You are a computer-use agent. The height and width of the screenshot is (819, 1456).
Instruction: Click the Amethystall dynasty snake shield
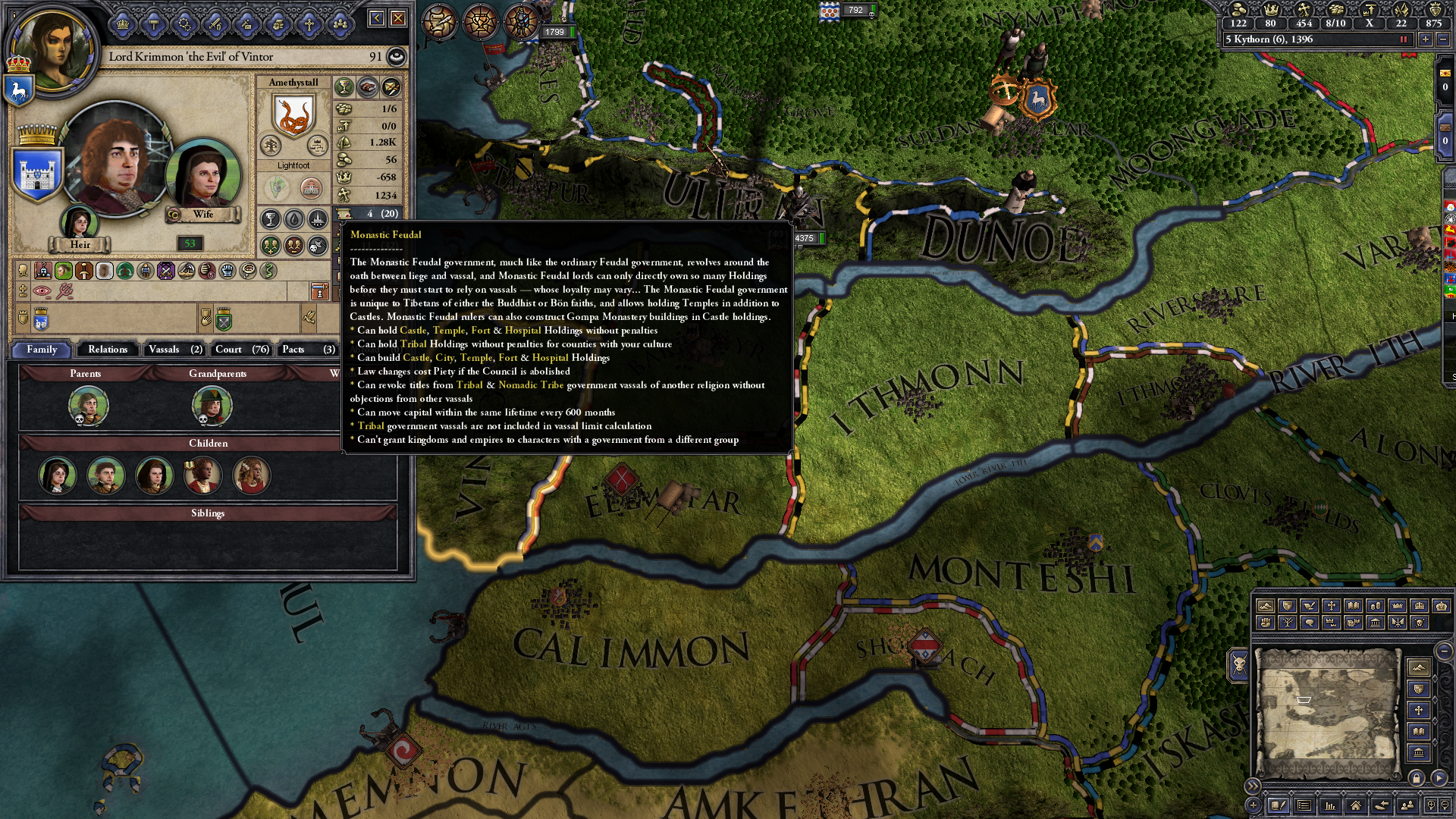pyautogui.click(x=293, y=117)
